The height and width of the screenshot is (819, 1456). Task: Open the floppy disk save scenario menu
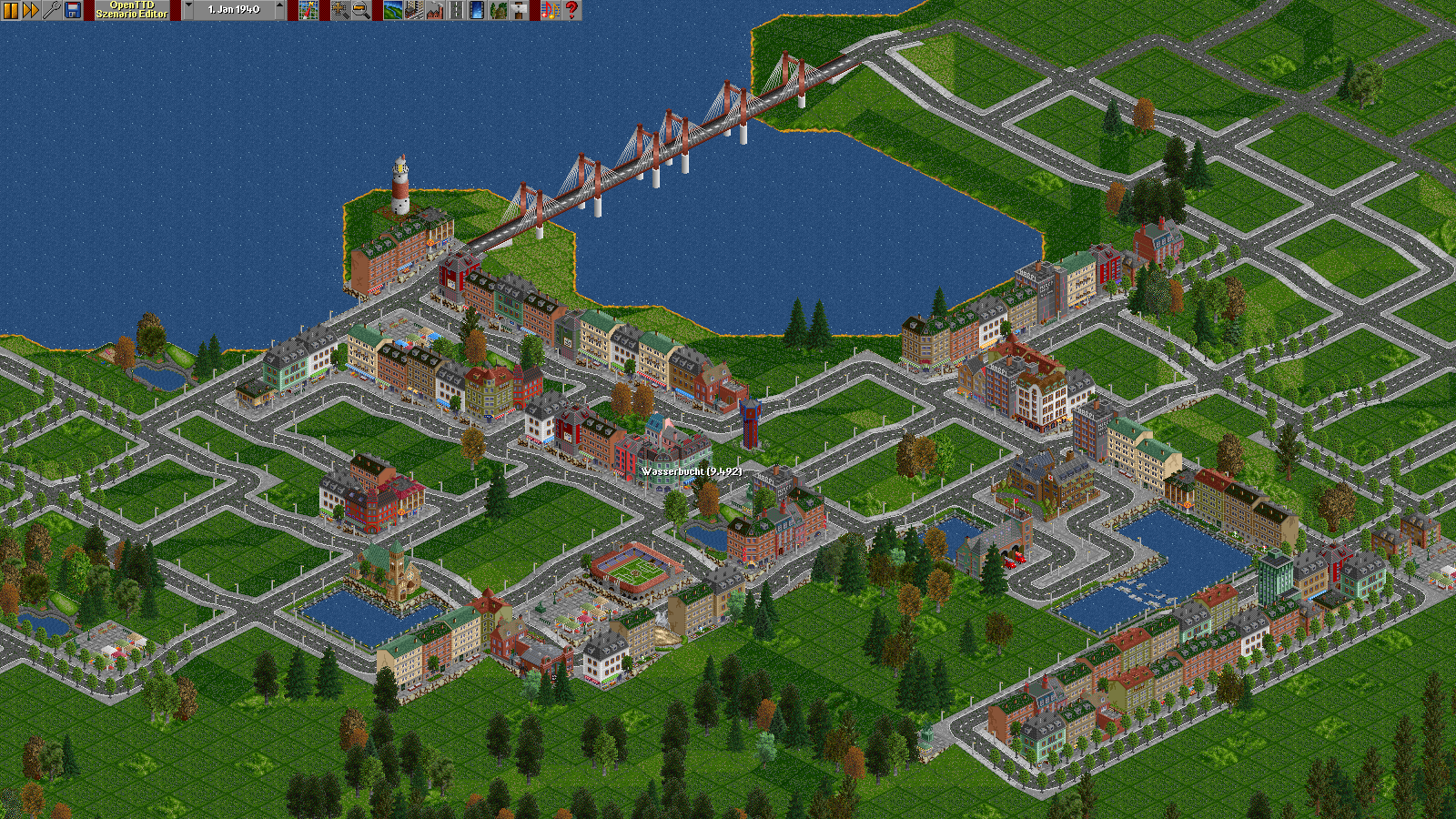coord(73,10)
